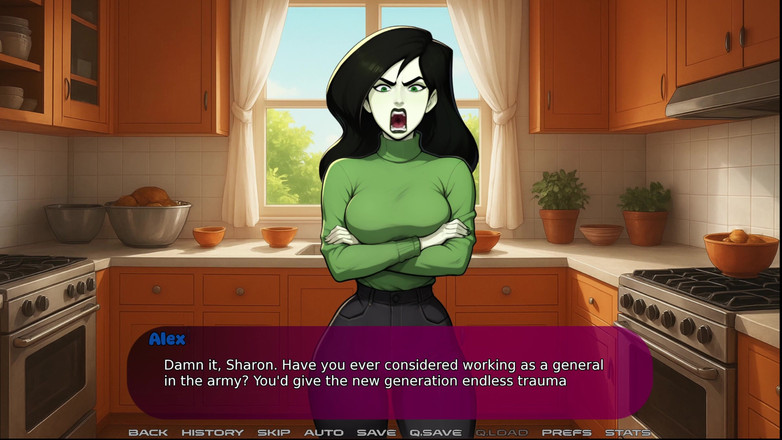
Task: Open the dialogue History log
Action: point(212,432)
